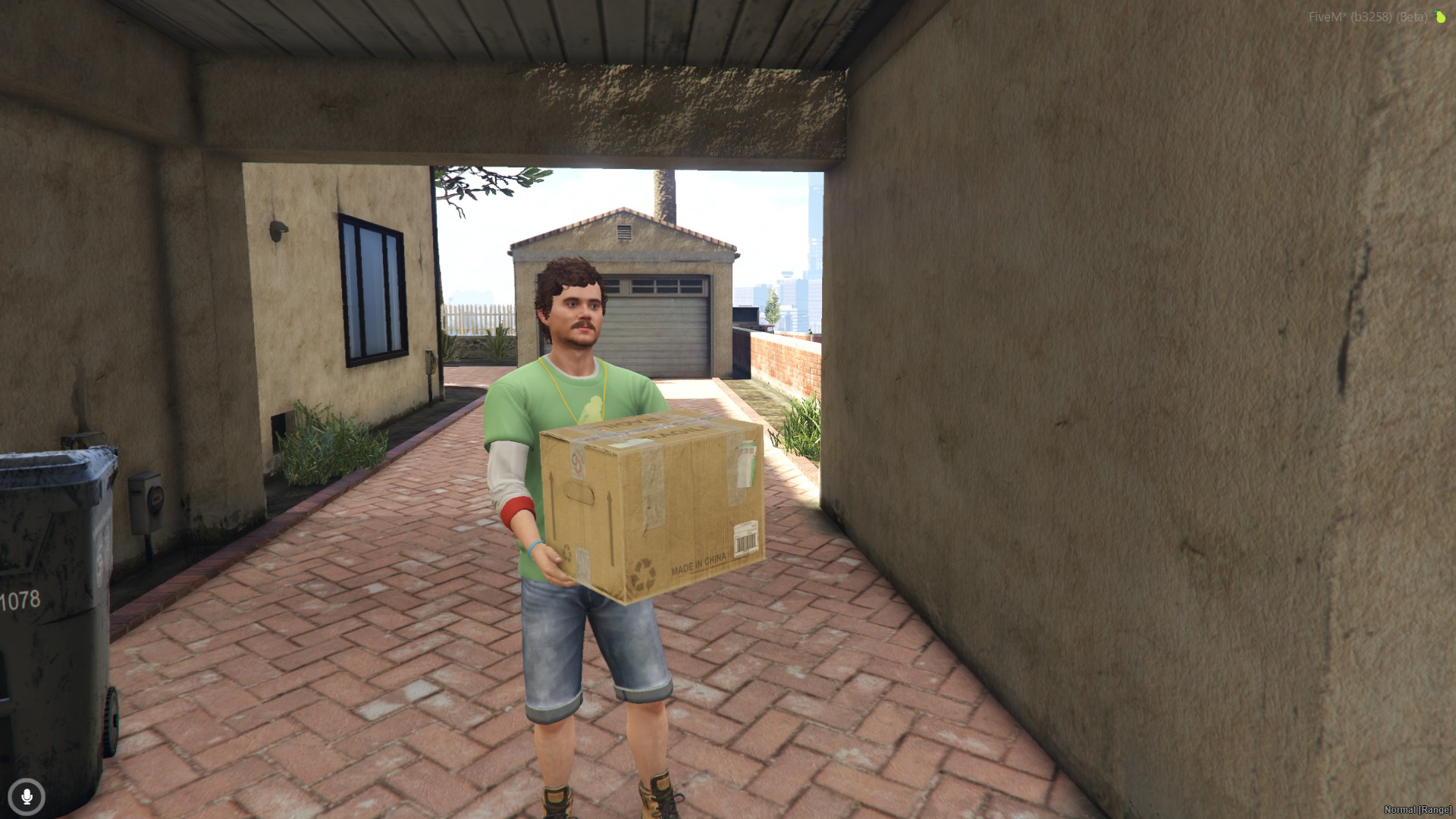Click the wall-mounted lamp on the left house
Viewport: 1456px width, 819px height.
click(x=278, y=230)
